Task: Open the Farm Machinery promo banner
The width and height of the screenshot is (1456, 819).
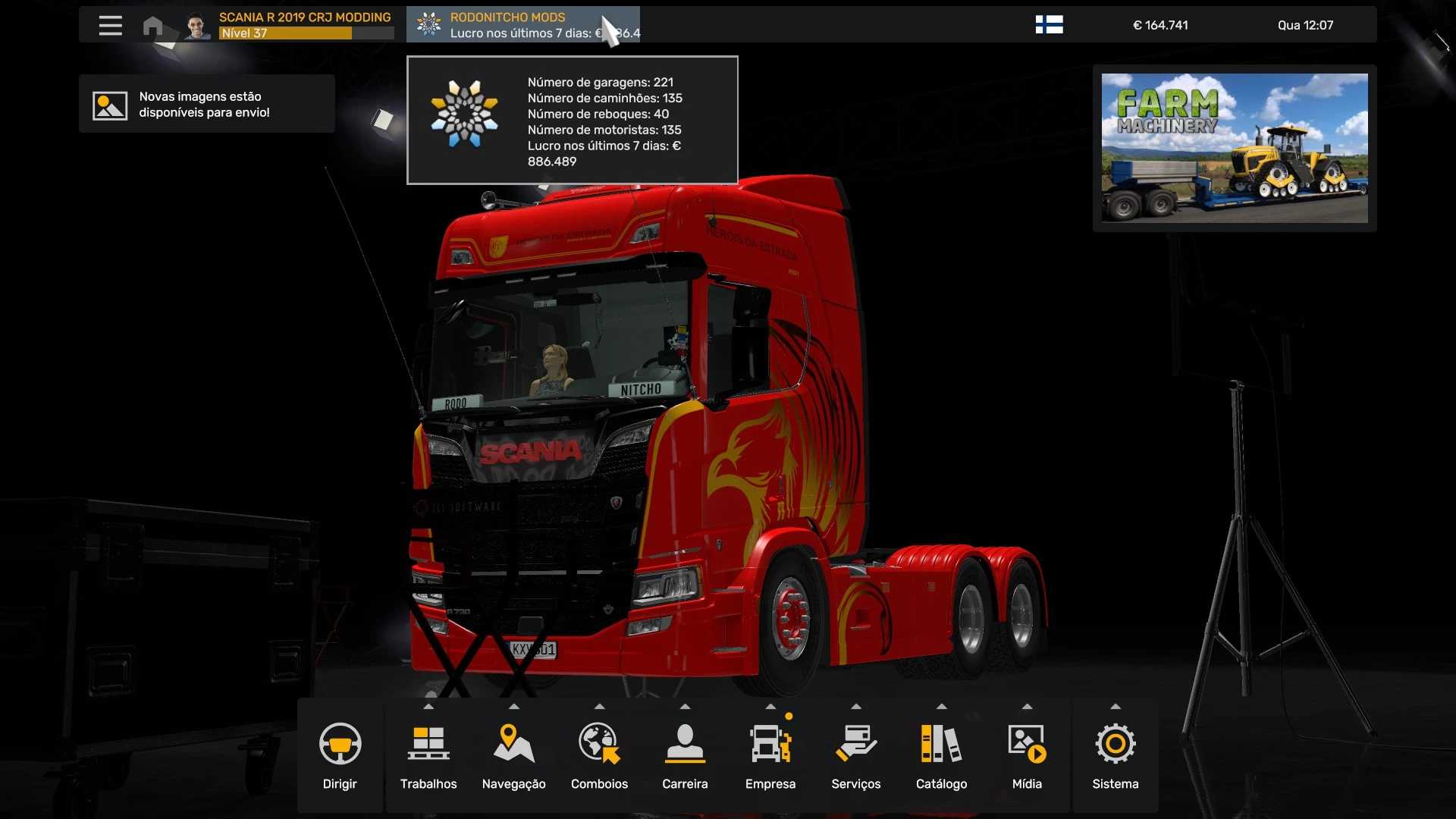Action: pyautogui.click(x=1234, y=148)
